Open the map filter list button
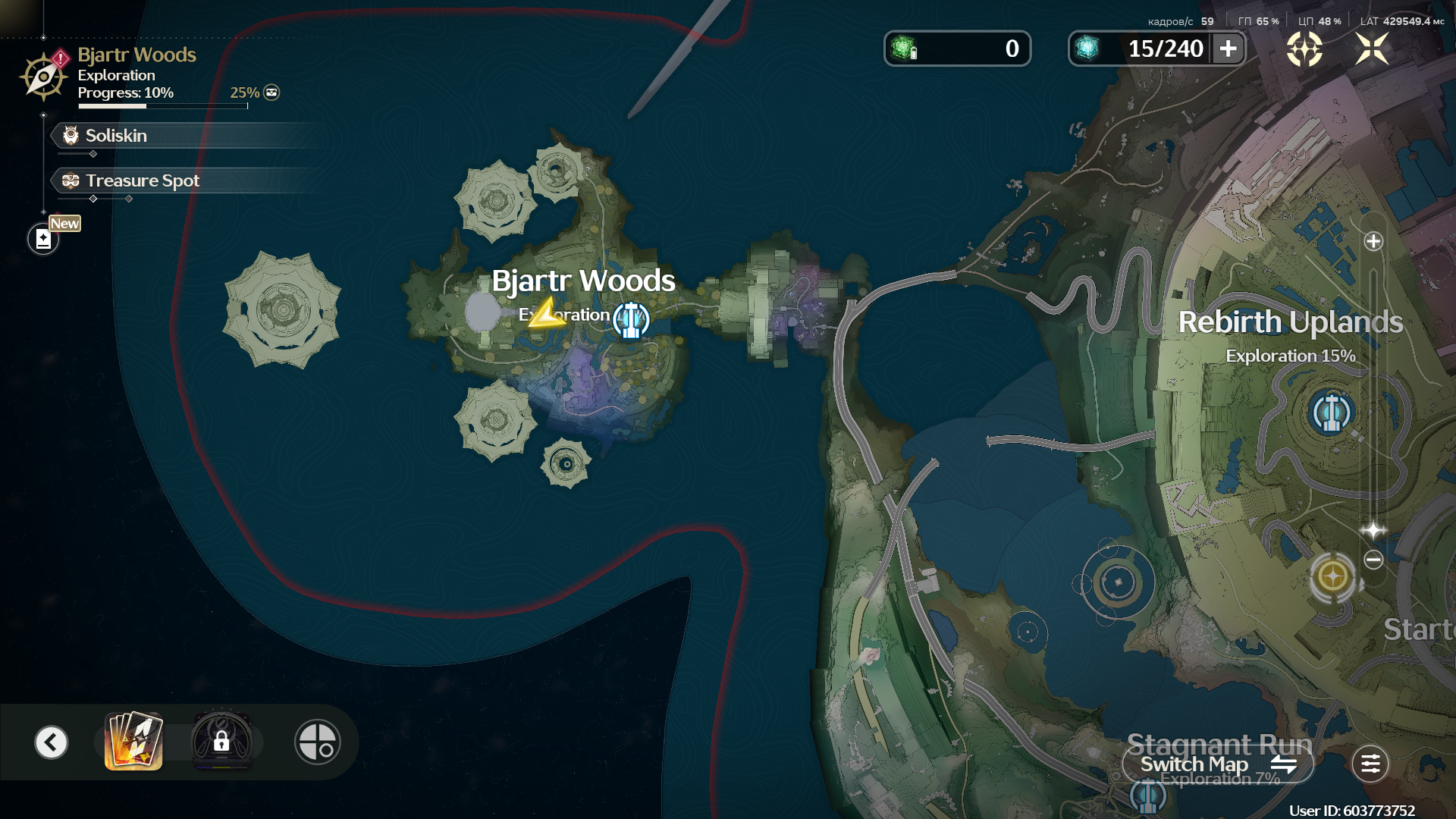1456x819 pixels. 1370,764
